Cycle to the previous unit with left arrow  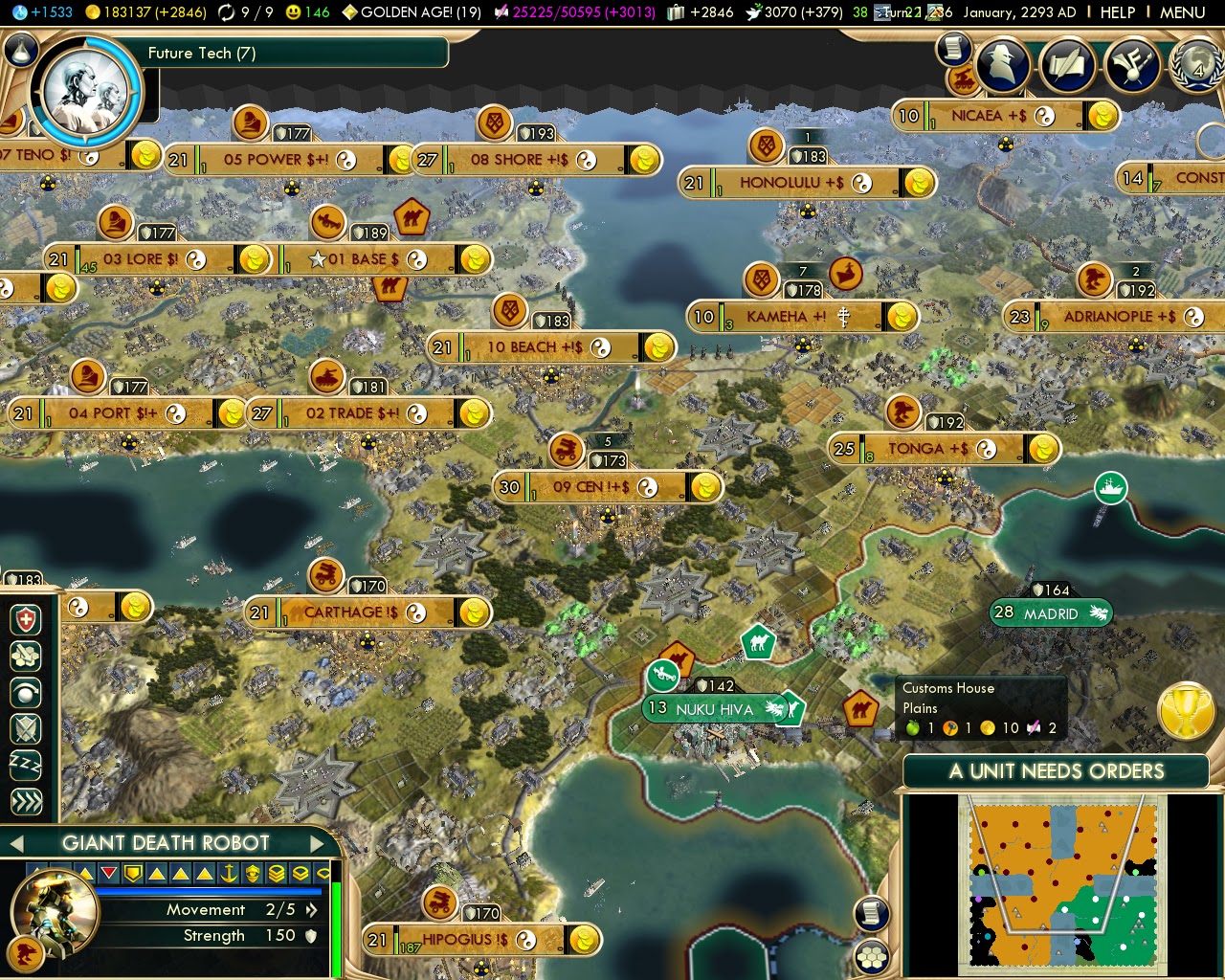(15, 843)
